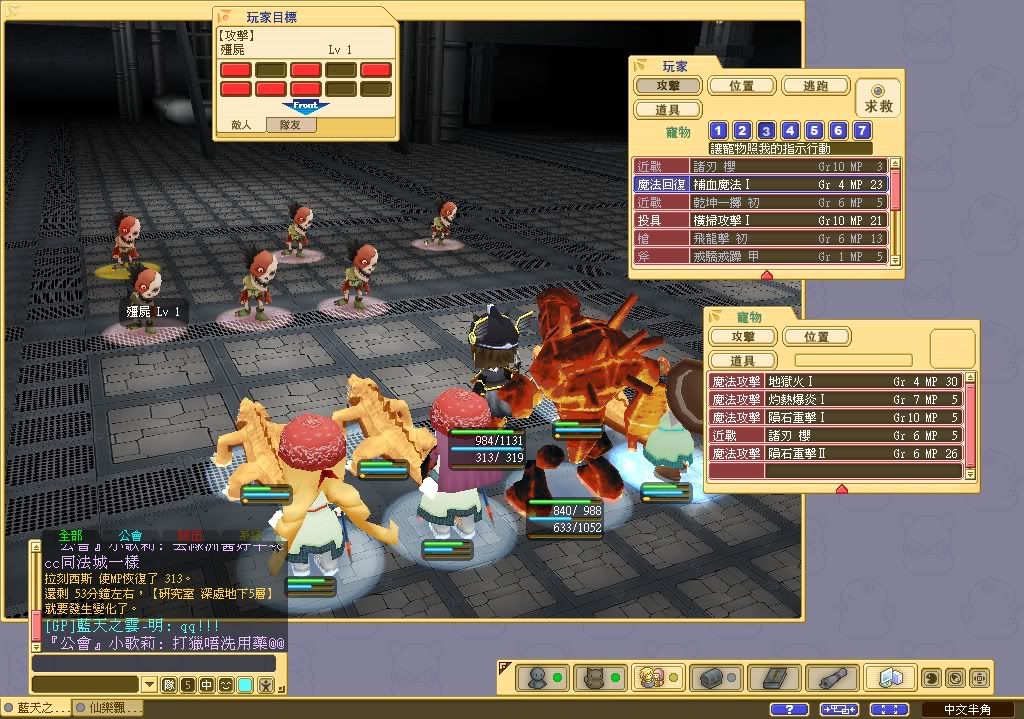This screenshot has width=1024, height=719.
Task: Select the 飛龍擊 初 spear skill
Action: tap(760, 238)
